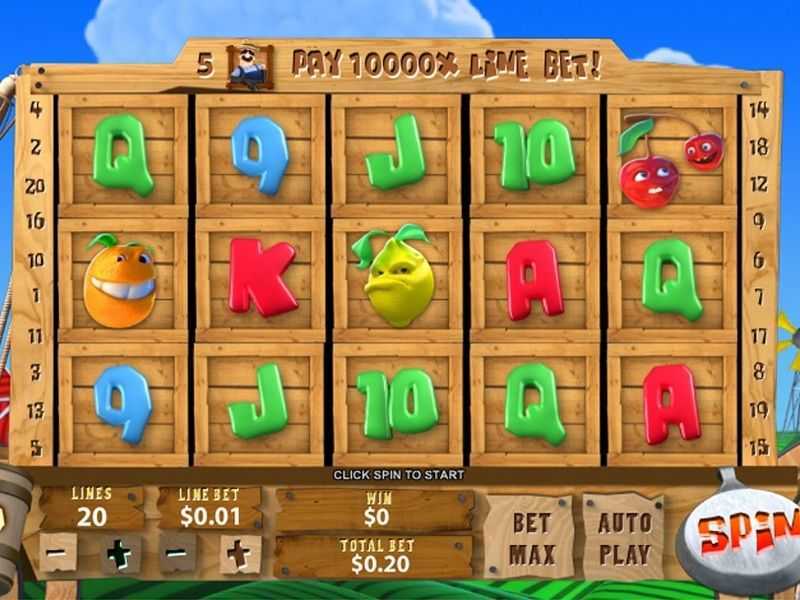Raise the line bet amount
This screenshot has width=800, height=600.
(x=240, y=553)
